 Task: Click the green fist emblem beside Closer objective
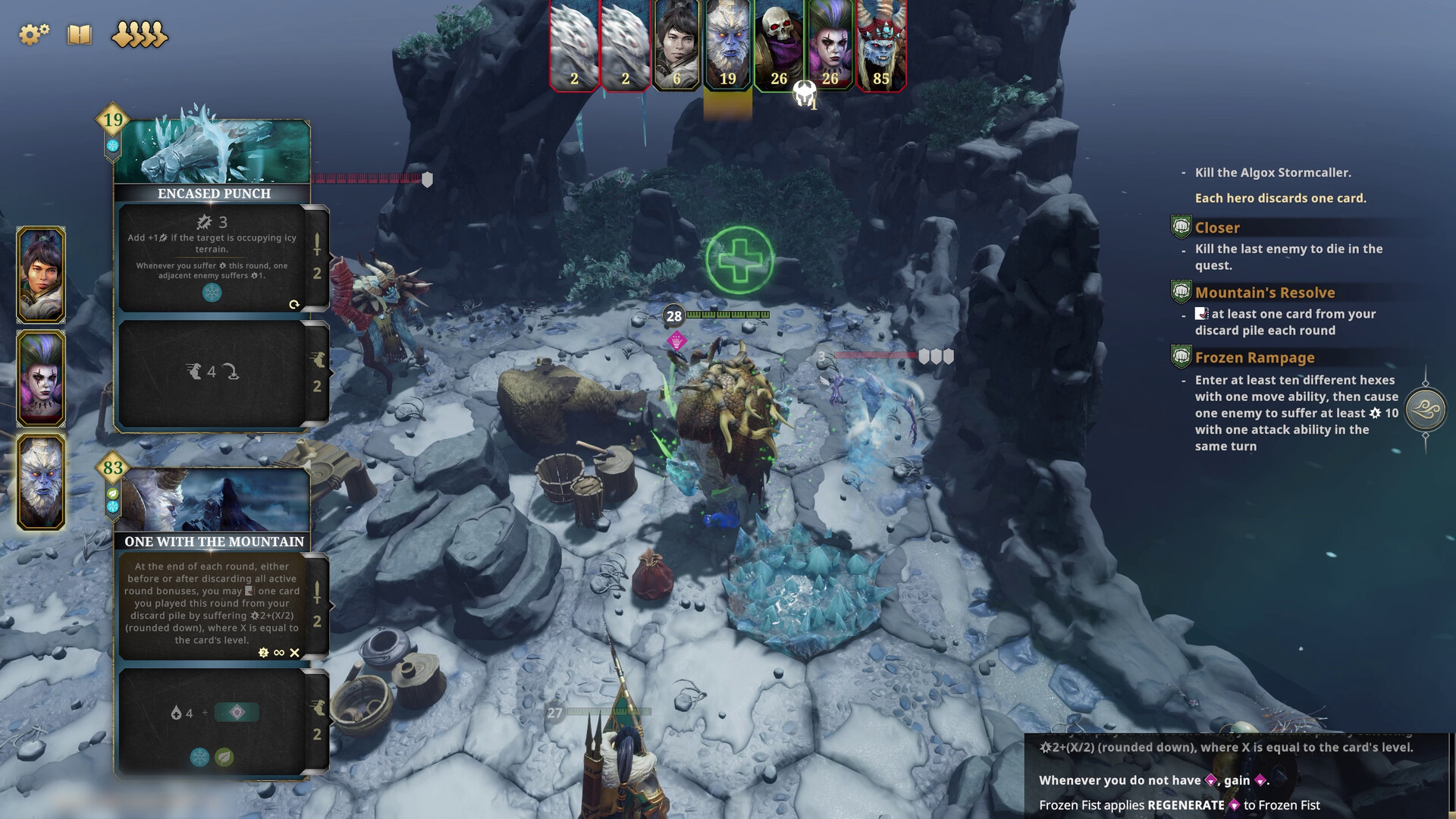pos(1182,227)
